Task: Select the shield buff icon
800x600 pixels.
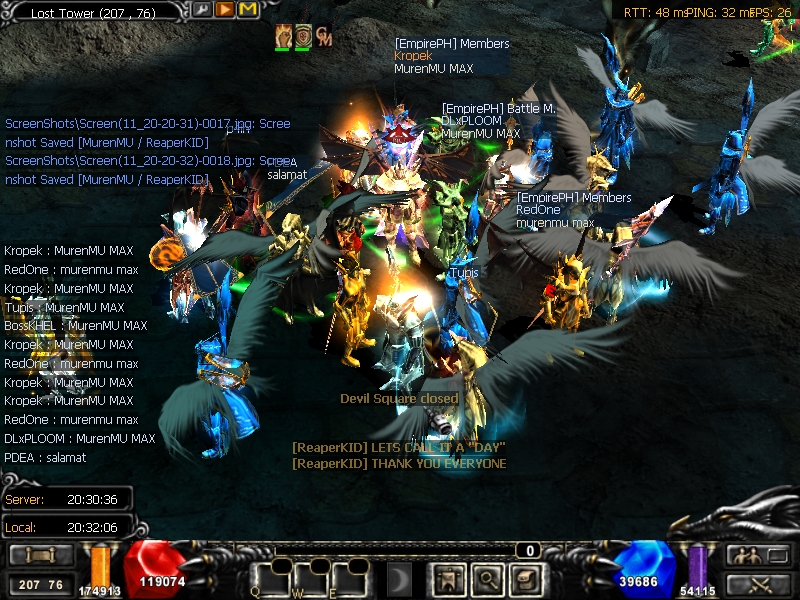Action: click(x=303, y=36)
